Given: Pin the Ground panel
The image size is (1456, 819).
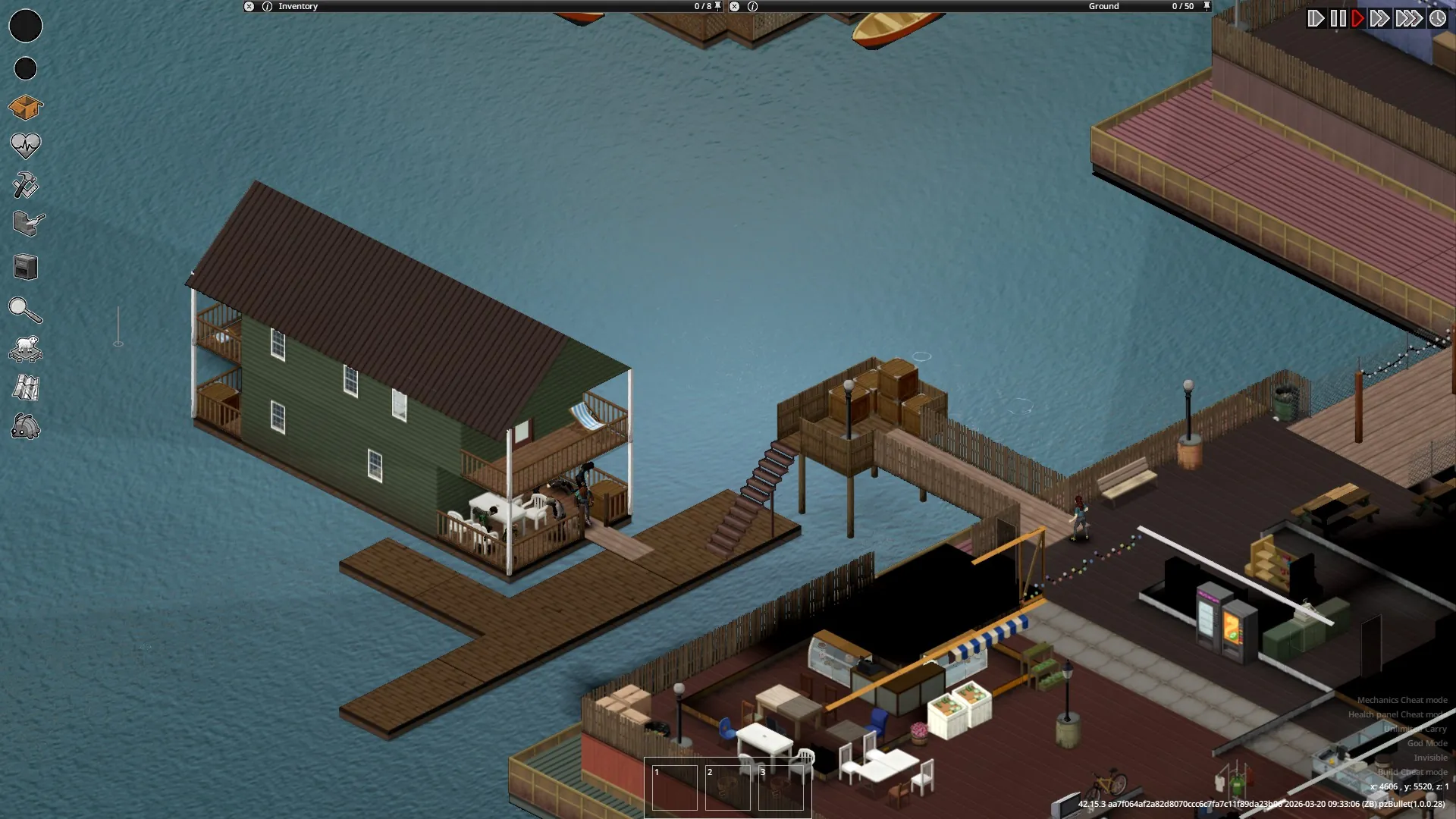Looking at the screenshot, I should pyautogui.click(x=1207, y=6).
